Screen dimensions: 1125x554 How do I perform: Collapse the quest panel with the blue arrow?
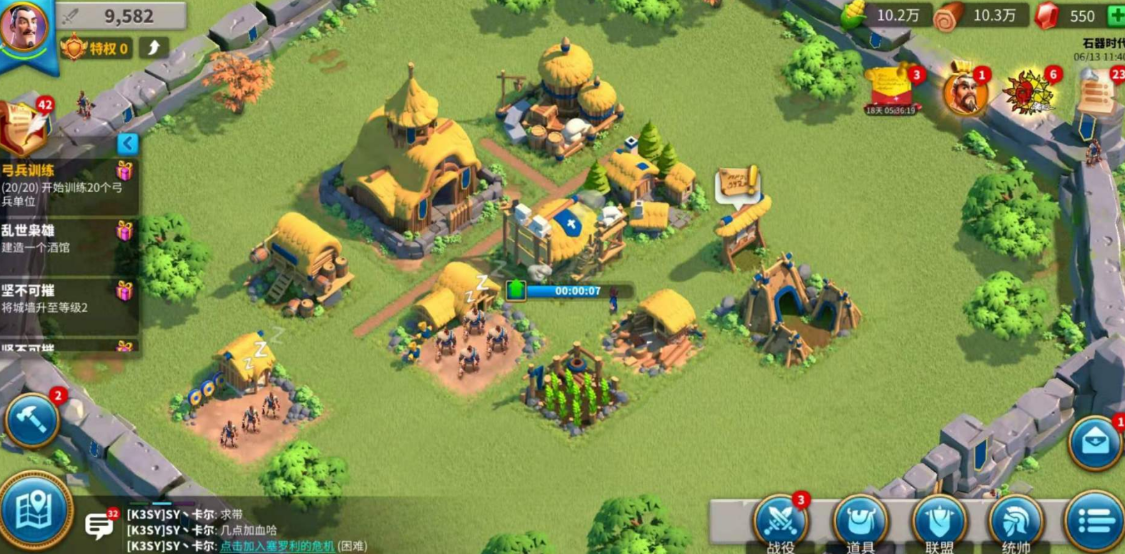click(127, 143)
